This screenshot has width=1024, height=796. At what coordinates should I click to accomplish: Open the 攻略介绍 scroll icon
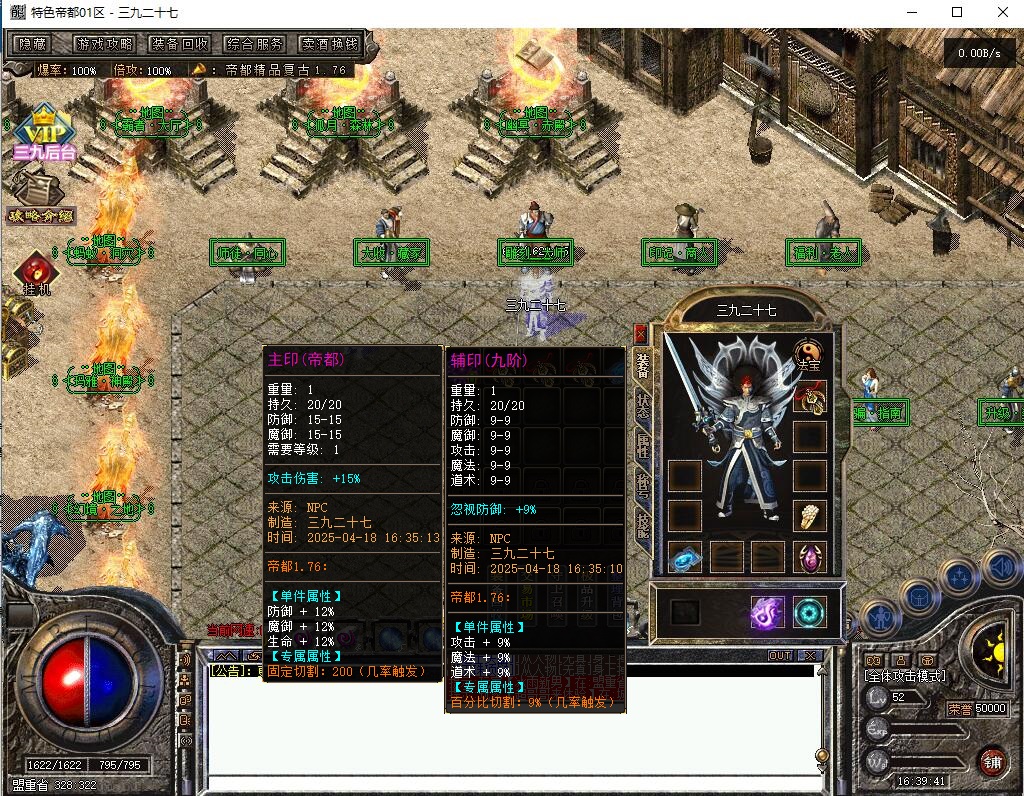[41, 195]
